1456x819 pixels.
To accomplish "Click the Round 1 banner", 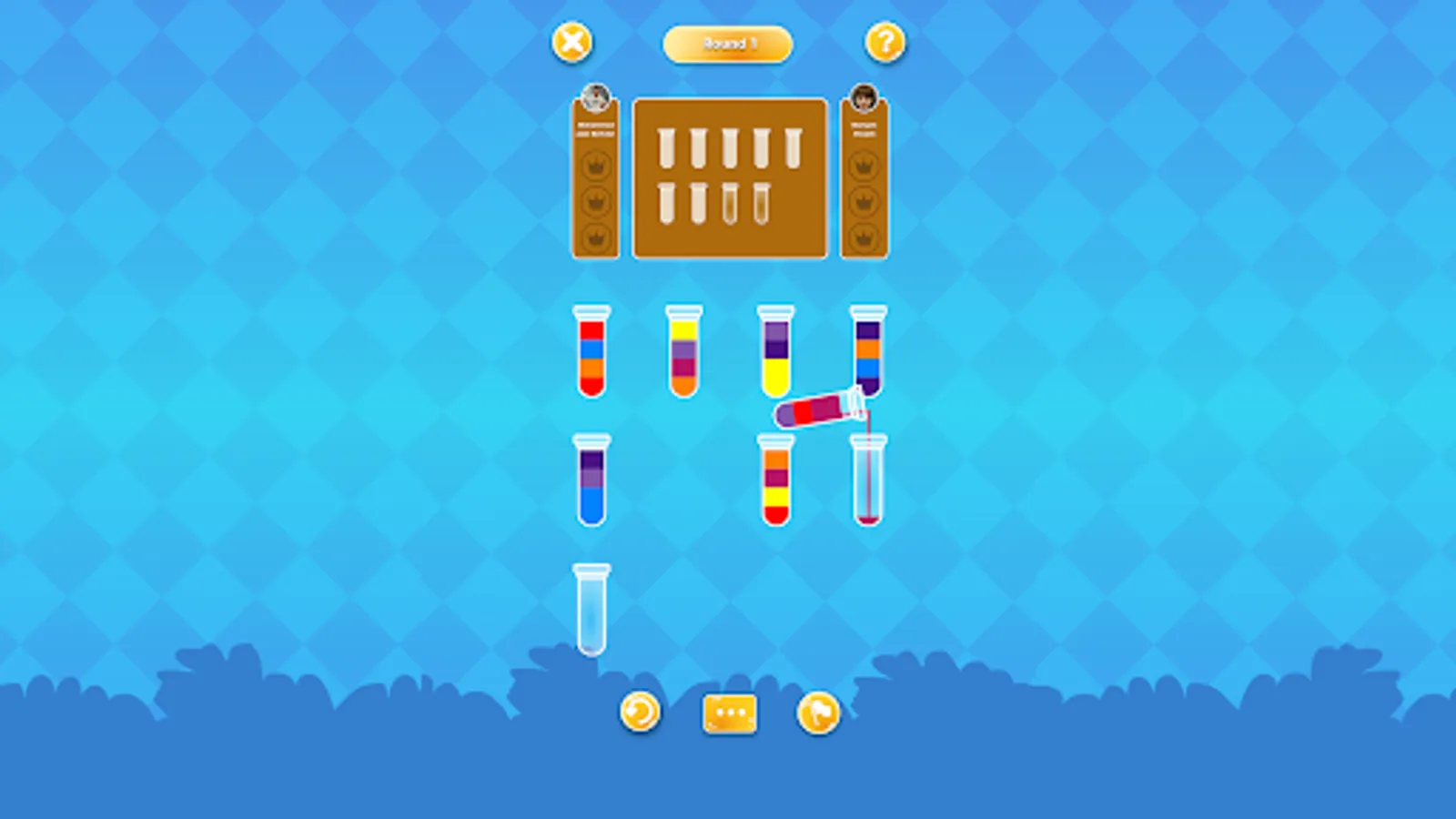I will pos(728,43).
